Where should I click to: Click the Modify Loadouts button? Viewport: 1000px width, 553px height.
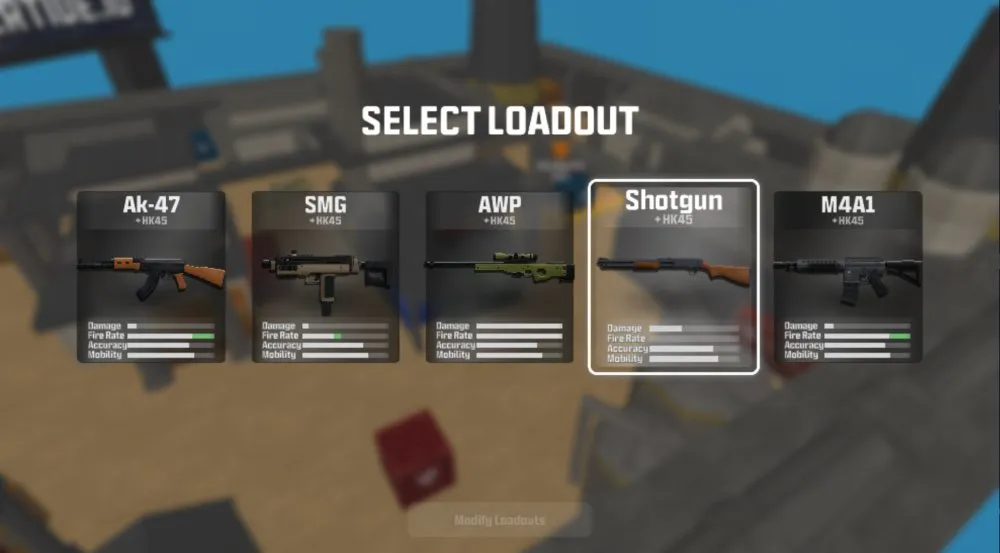click(500, 520)
